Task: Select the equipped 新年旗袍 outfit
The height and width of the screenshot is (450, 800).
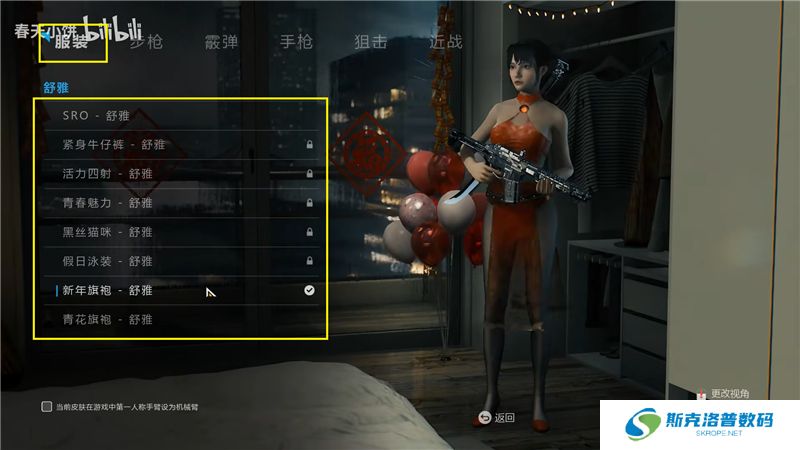Action: click(x=180, y=290)
